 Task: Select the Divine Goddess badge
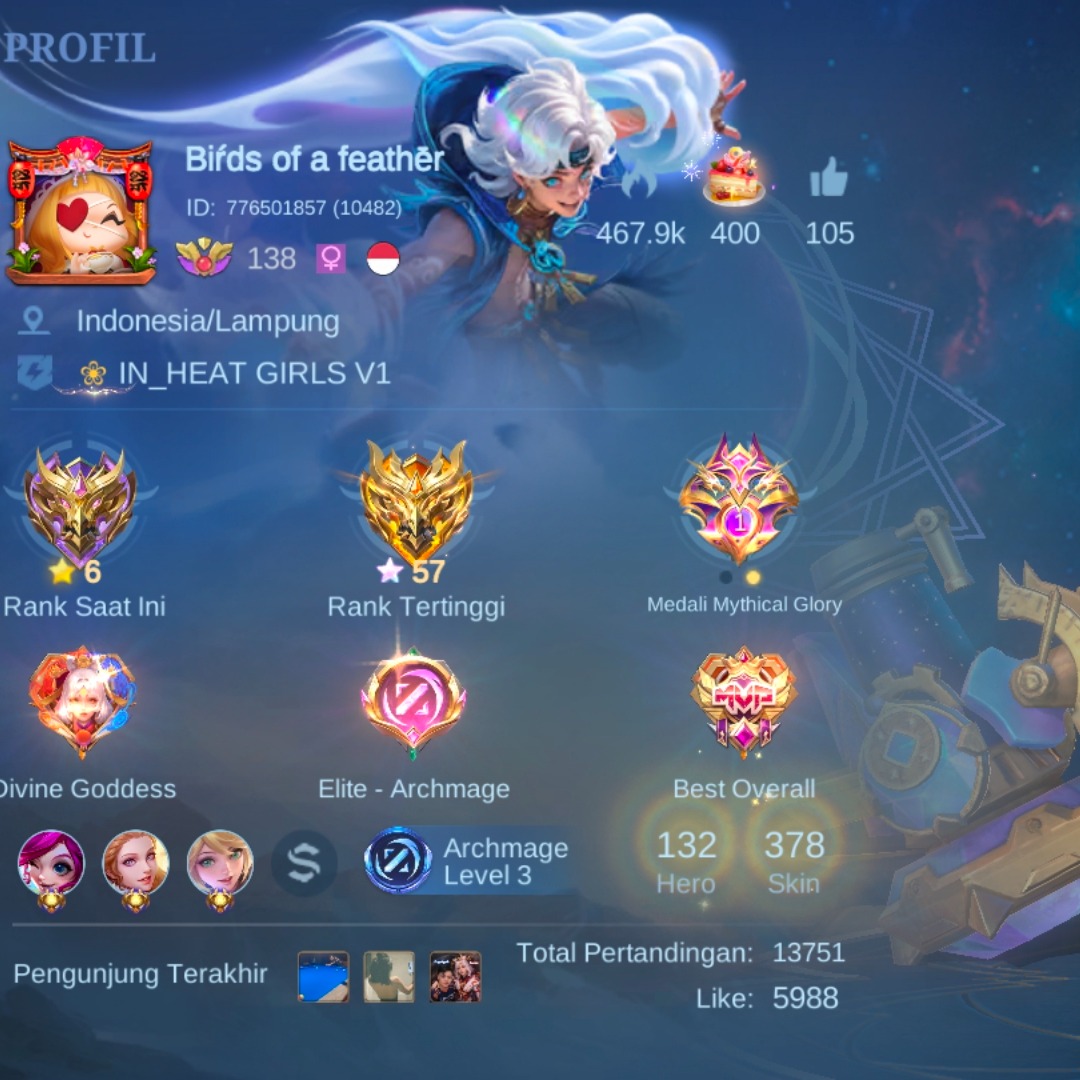(82, 702)
